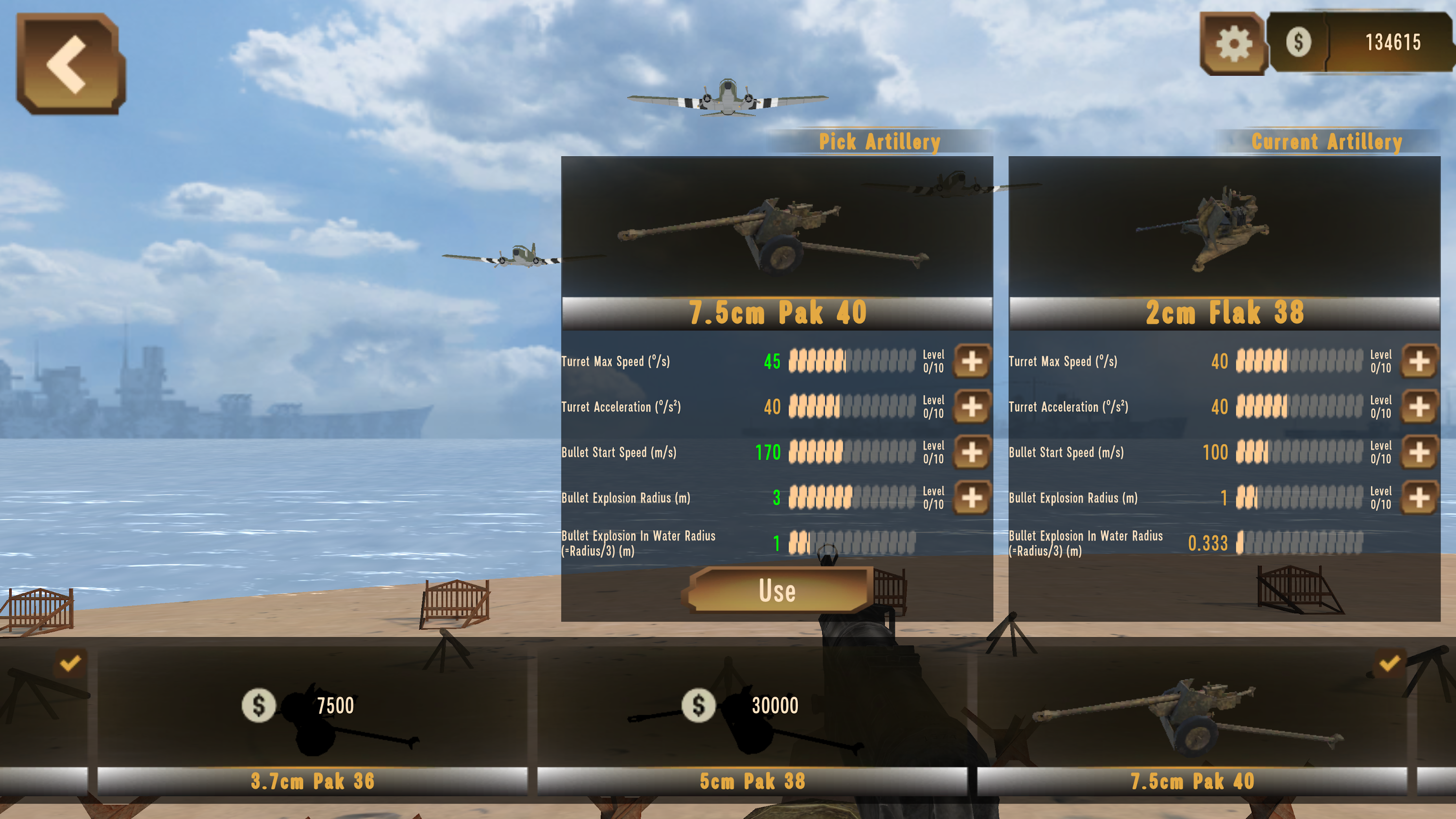Upgrade Turret Max Speed for 2cm Flak 38
Viewport: 1456px width, 819px height.
(1419, 362)
